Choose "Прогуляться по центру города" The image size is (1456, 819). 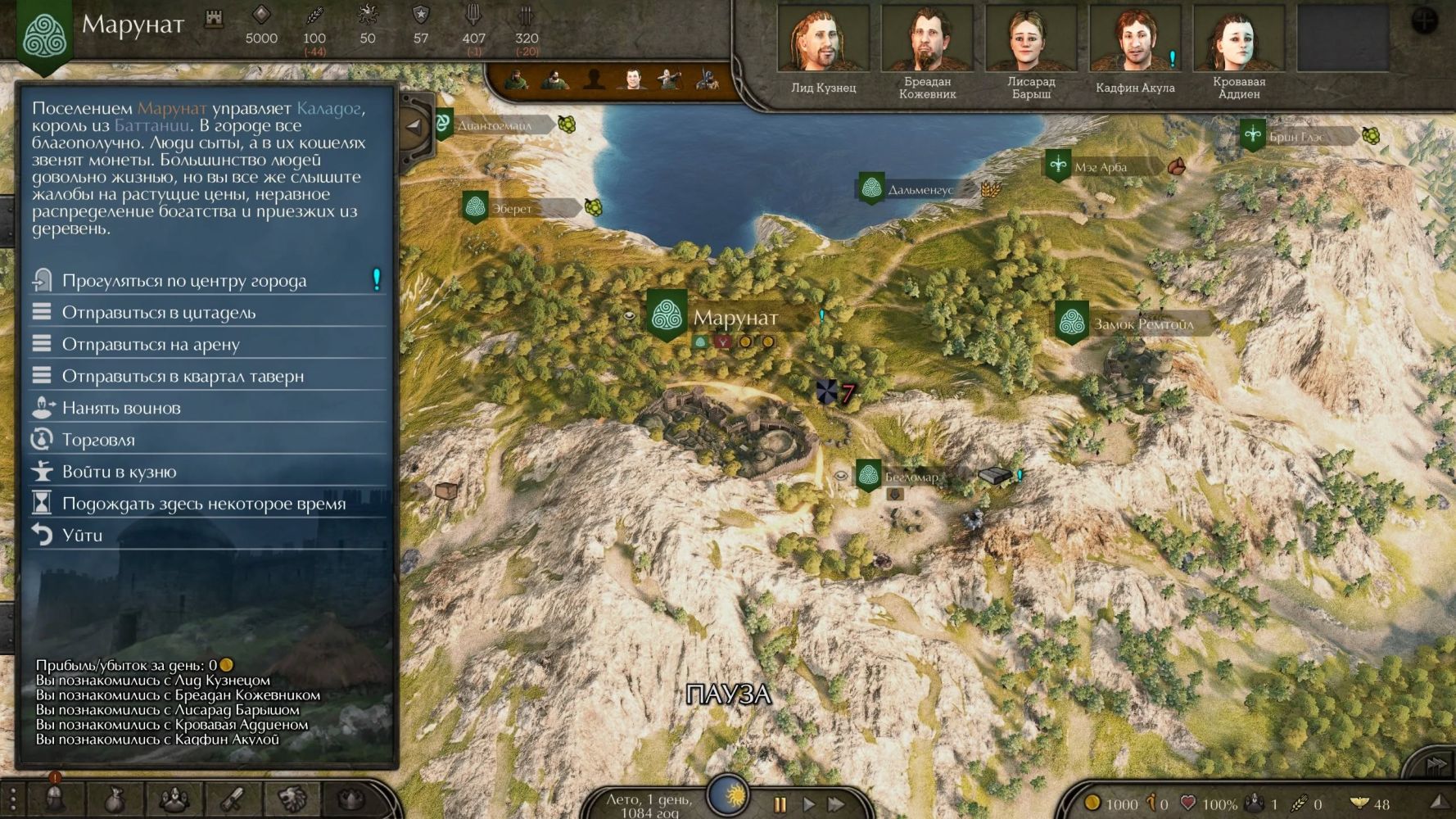point(184,281)
